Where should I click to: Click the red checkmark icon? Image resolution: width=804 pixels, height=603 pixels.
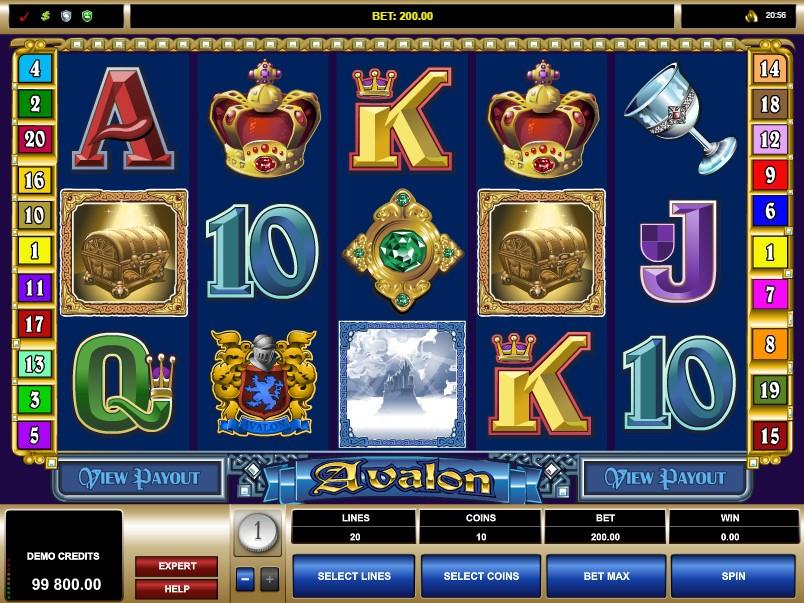(x=24, y=16)
